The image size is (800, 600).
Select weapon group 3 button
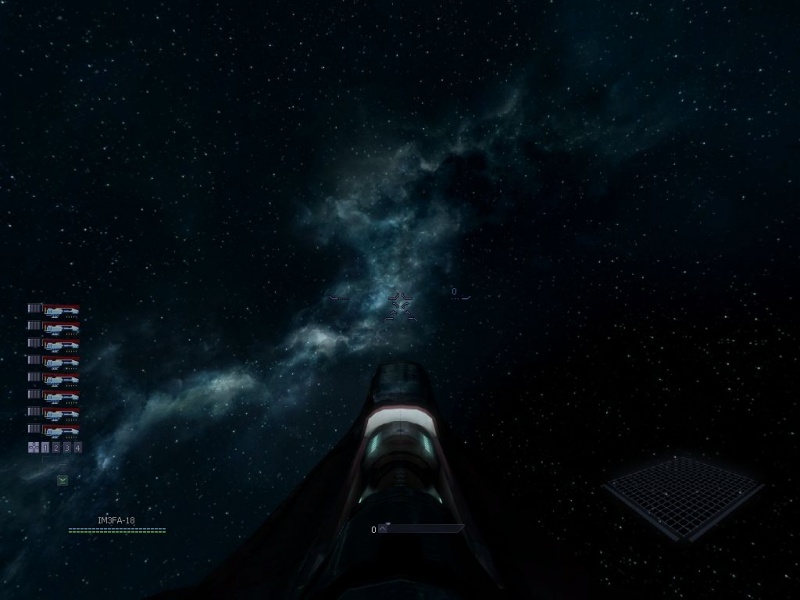coord(67,447)
